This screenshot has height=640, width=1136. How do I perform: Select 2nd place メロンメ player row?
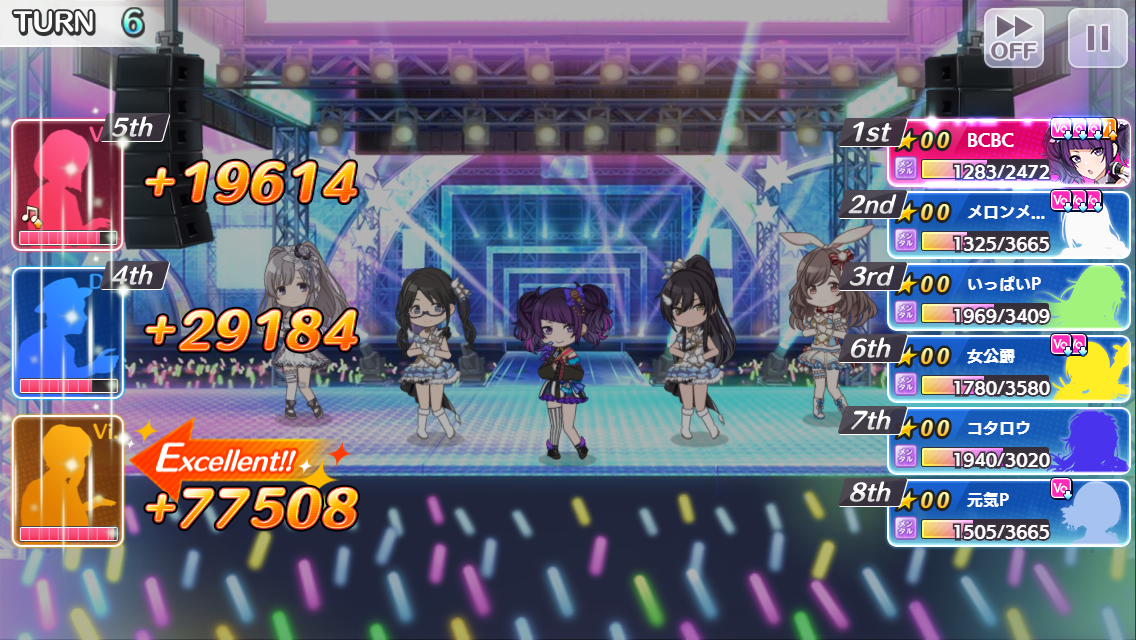point(1008,225)
